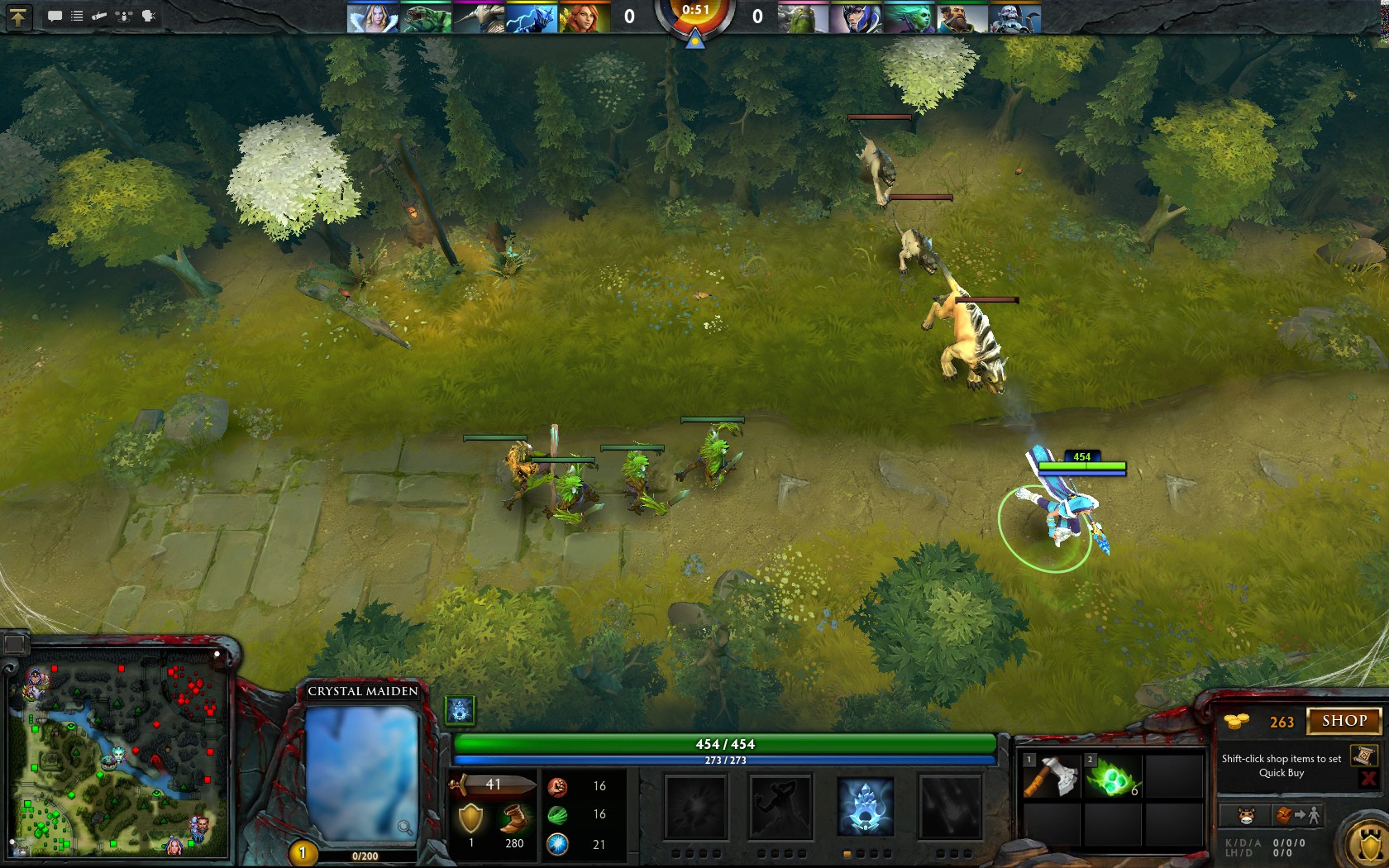Open the chat window
Image resolution: width=1389 pixels, height=868 pixels.
pos(55,17)
